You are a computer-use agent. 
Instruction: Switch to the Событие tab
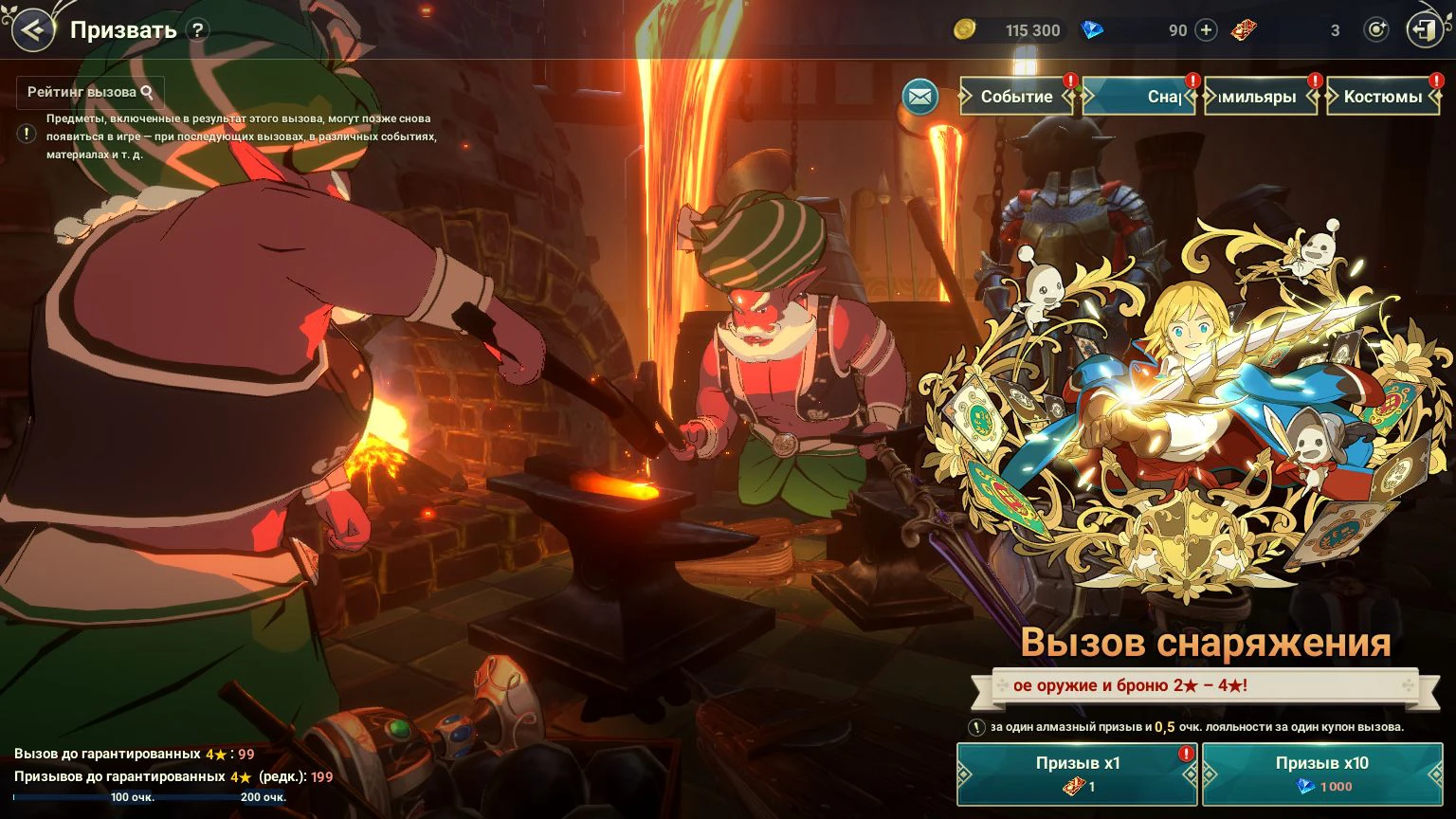click(1017, 97)
